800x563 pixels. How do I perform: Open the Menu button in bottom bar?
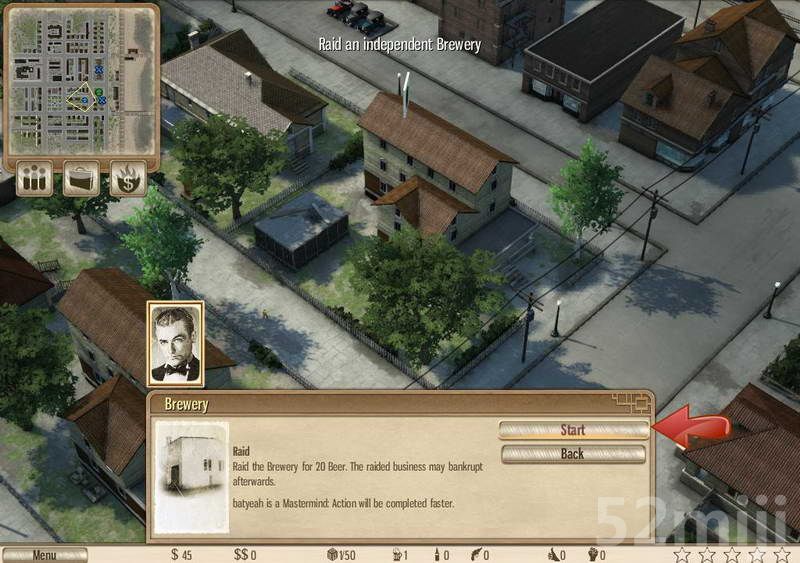tap(44, 555)
